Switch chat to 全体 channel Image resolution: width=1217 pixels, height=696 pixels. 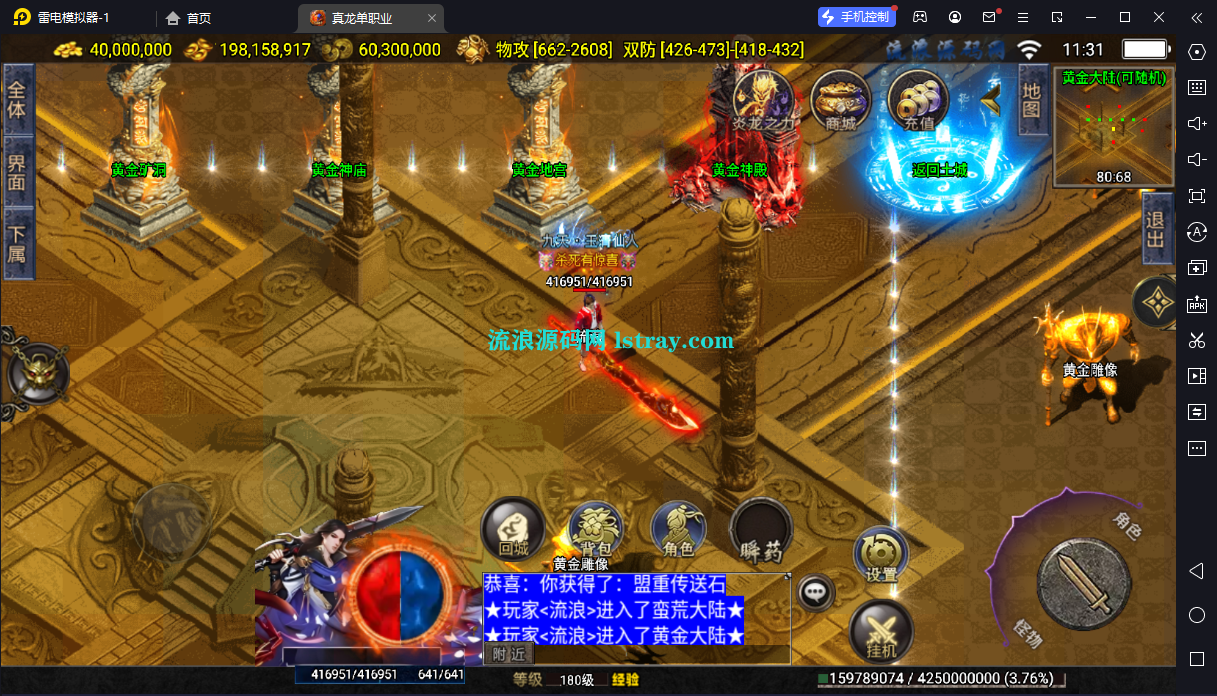pos(17,100)
